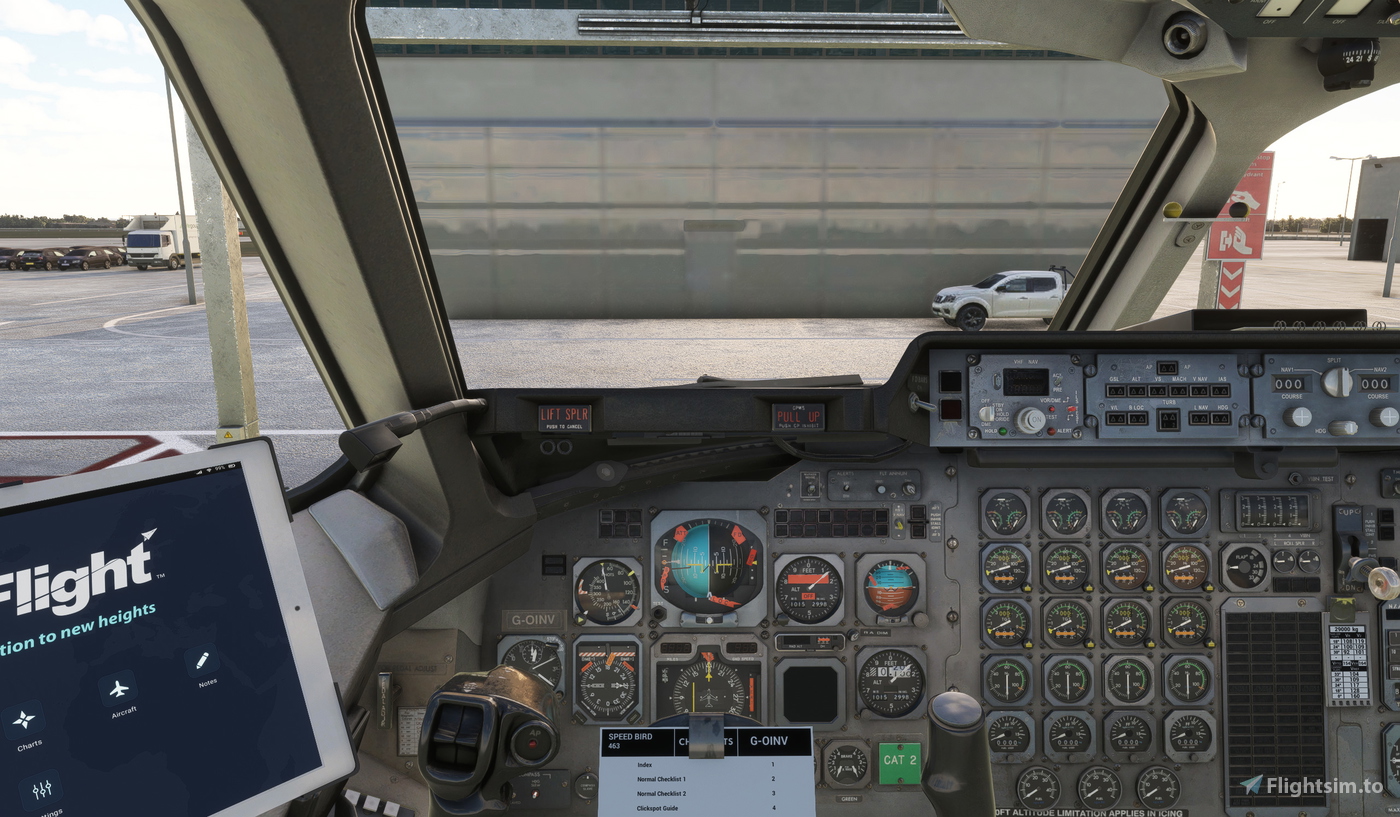Engage VNAV mode on the autopilot panel
Viewport: 1400px width, 817px height.
[1198, 390]
